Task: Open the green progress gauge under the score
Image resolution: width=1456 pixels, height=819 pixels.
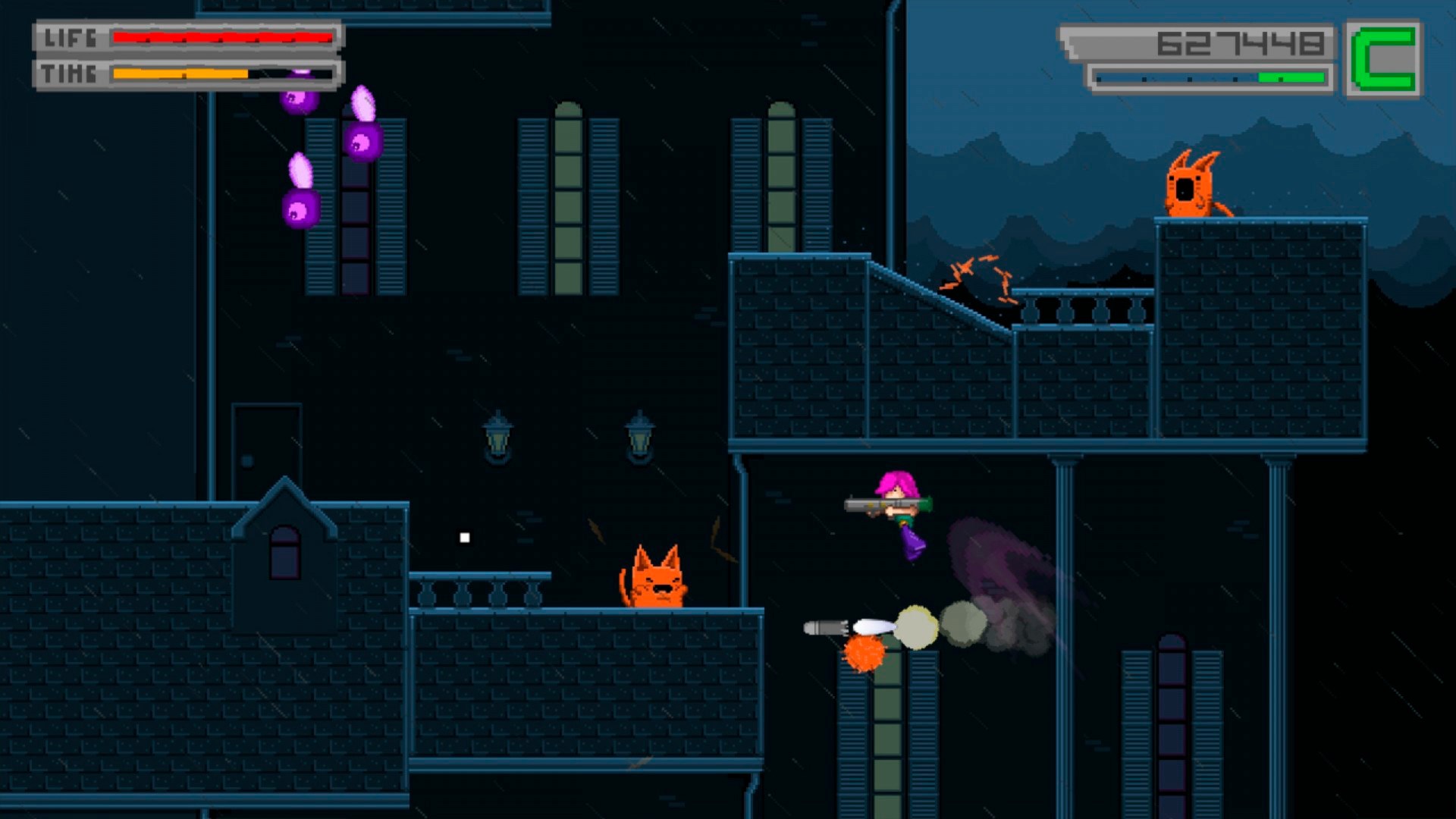Action: tap(1206, 76)
